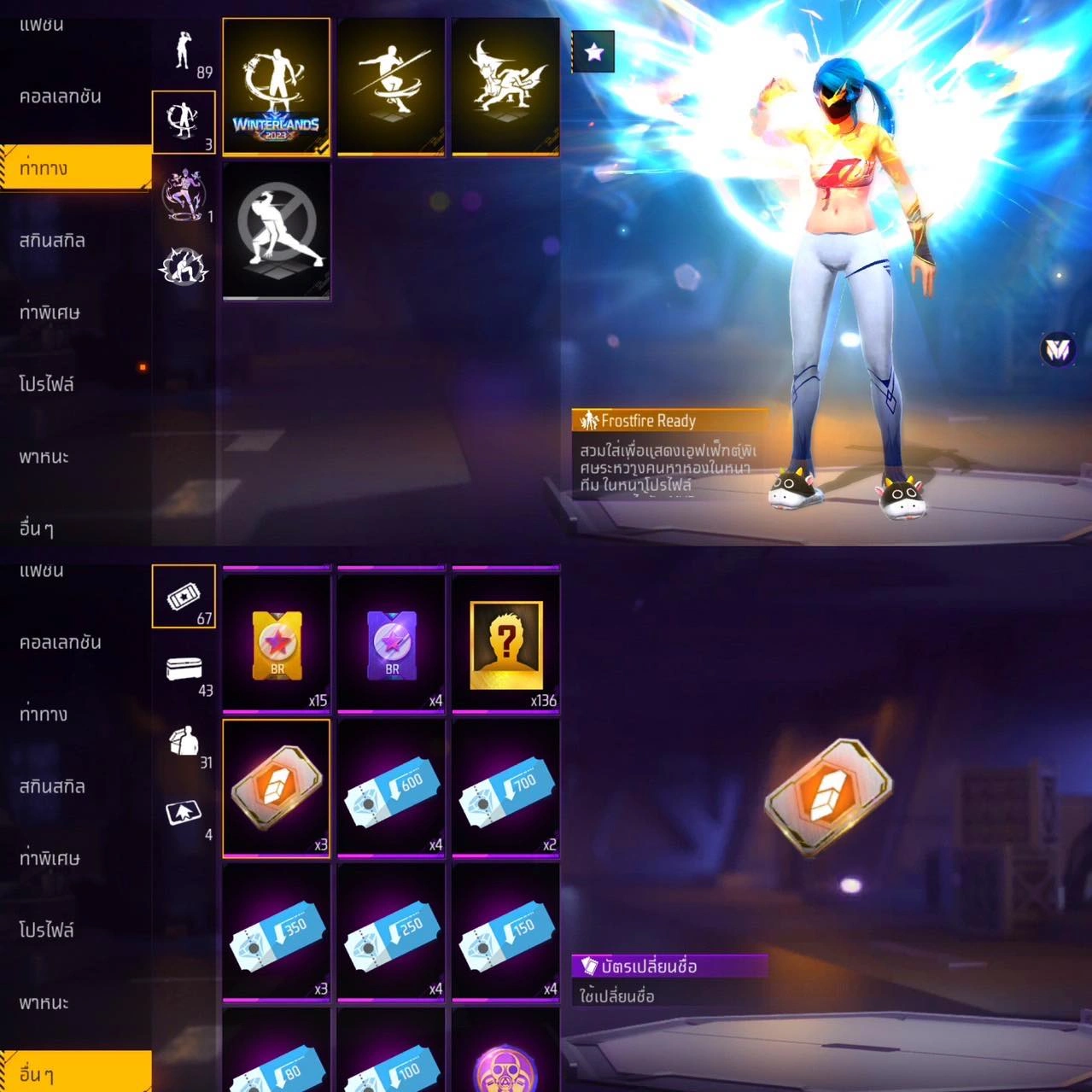
Task: Select the purple BR card slot
Action: [391, 641]
